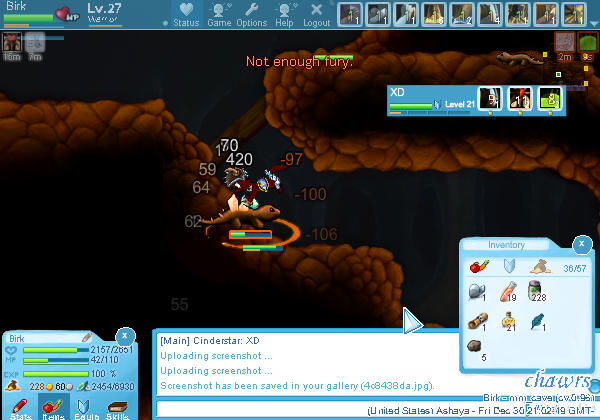Close the Inventory window
This screenshot has height=420, width=600.
[581, 243]
